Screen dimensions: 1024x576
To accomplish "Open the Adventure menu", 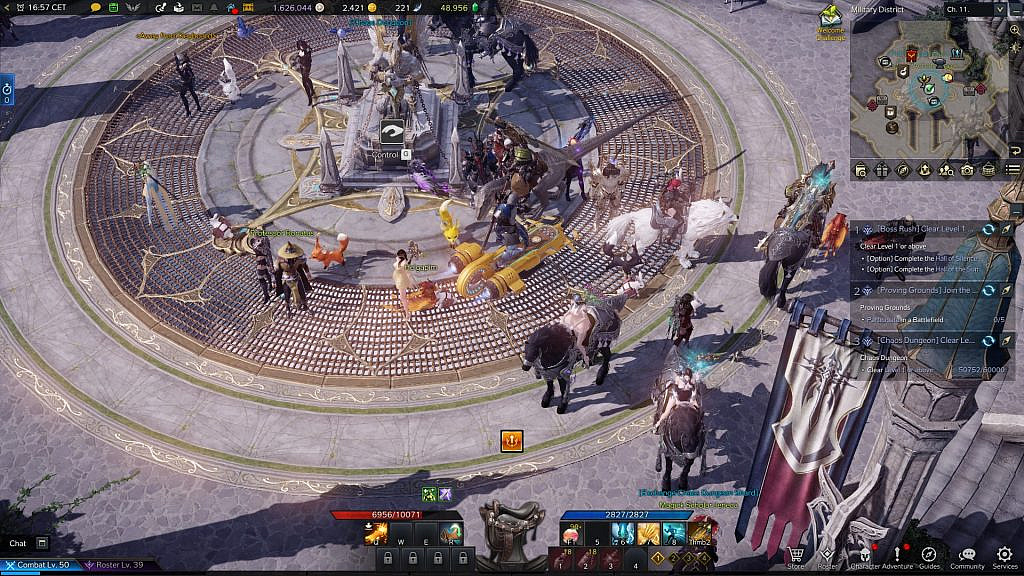I will coord(897,556).
